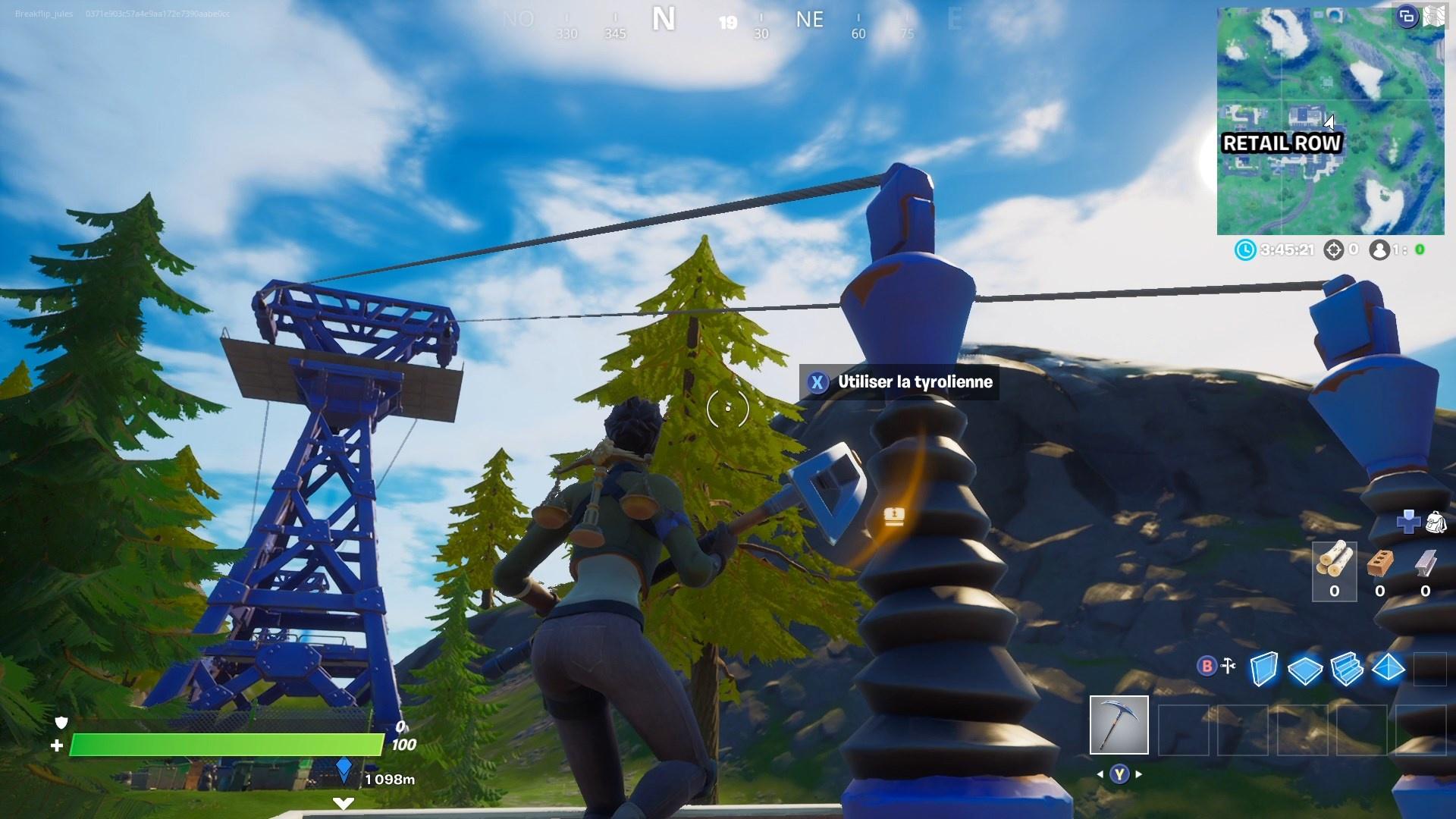Select the stairs building piece icon
Image resolution: width=1456 pixels, height=819 pixels.
pyautogui.click(x=1347, y=668)
